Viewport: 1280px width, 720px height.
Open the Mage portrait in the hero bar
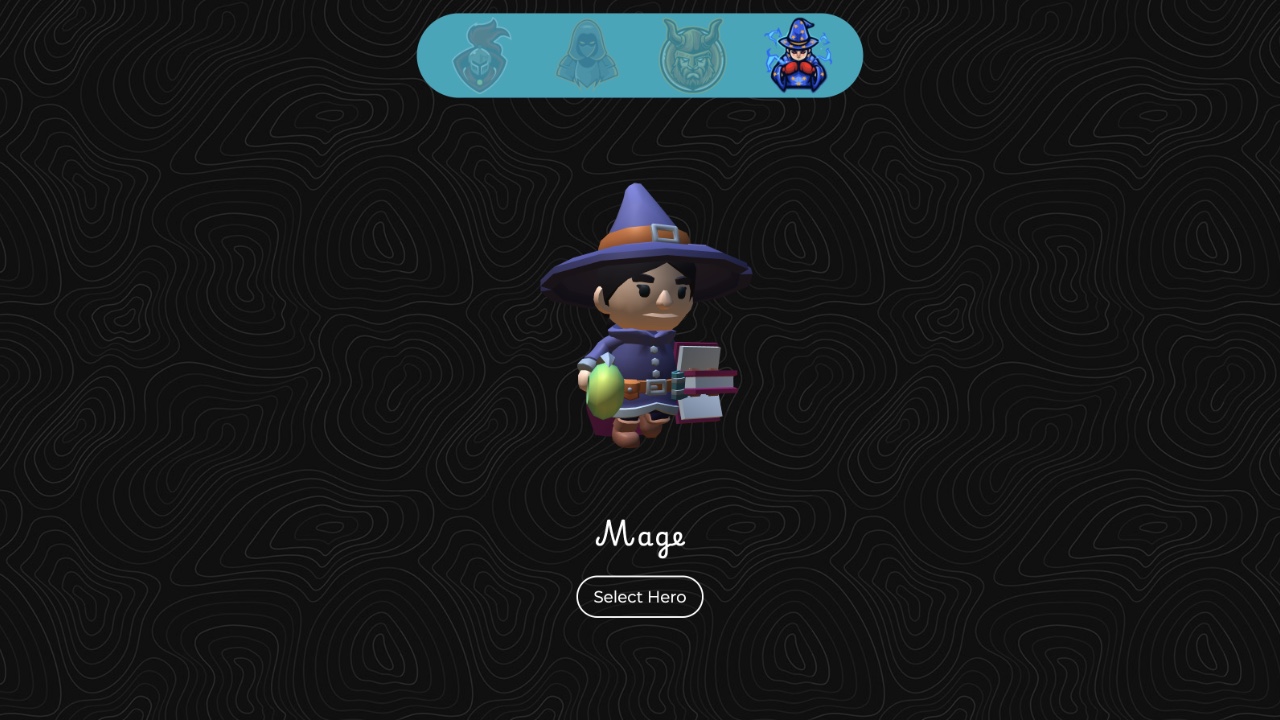[x=798, y=58]
